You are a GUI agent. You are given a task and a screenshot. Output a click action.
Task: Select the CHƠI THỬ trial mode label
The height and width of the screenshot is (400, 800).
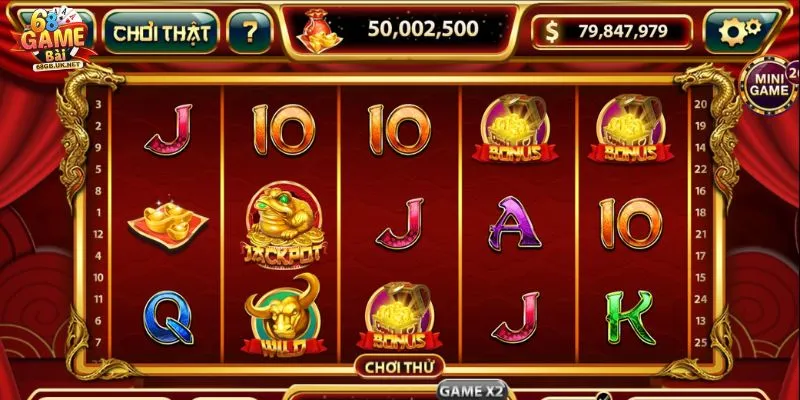400,367
